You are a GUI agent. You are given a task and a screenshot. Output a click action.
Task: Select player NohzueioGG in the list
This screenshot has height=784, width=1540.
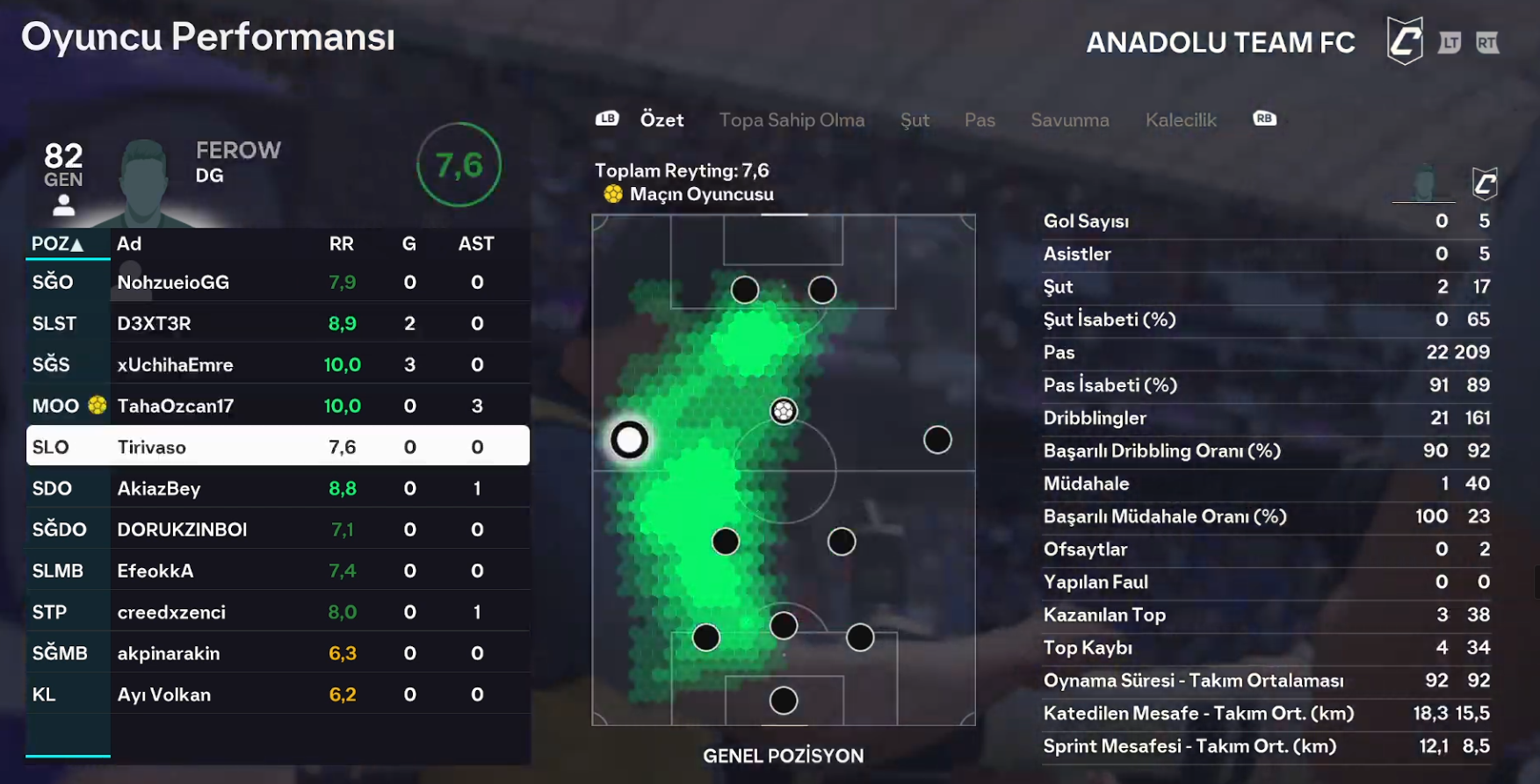pos(278,282)
